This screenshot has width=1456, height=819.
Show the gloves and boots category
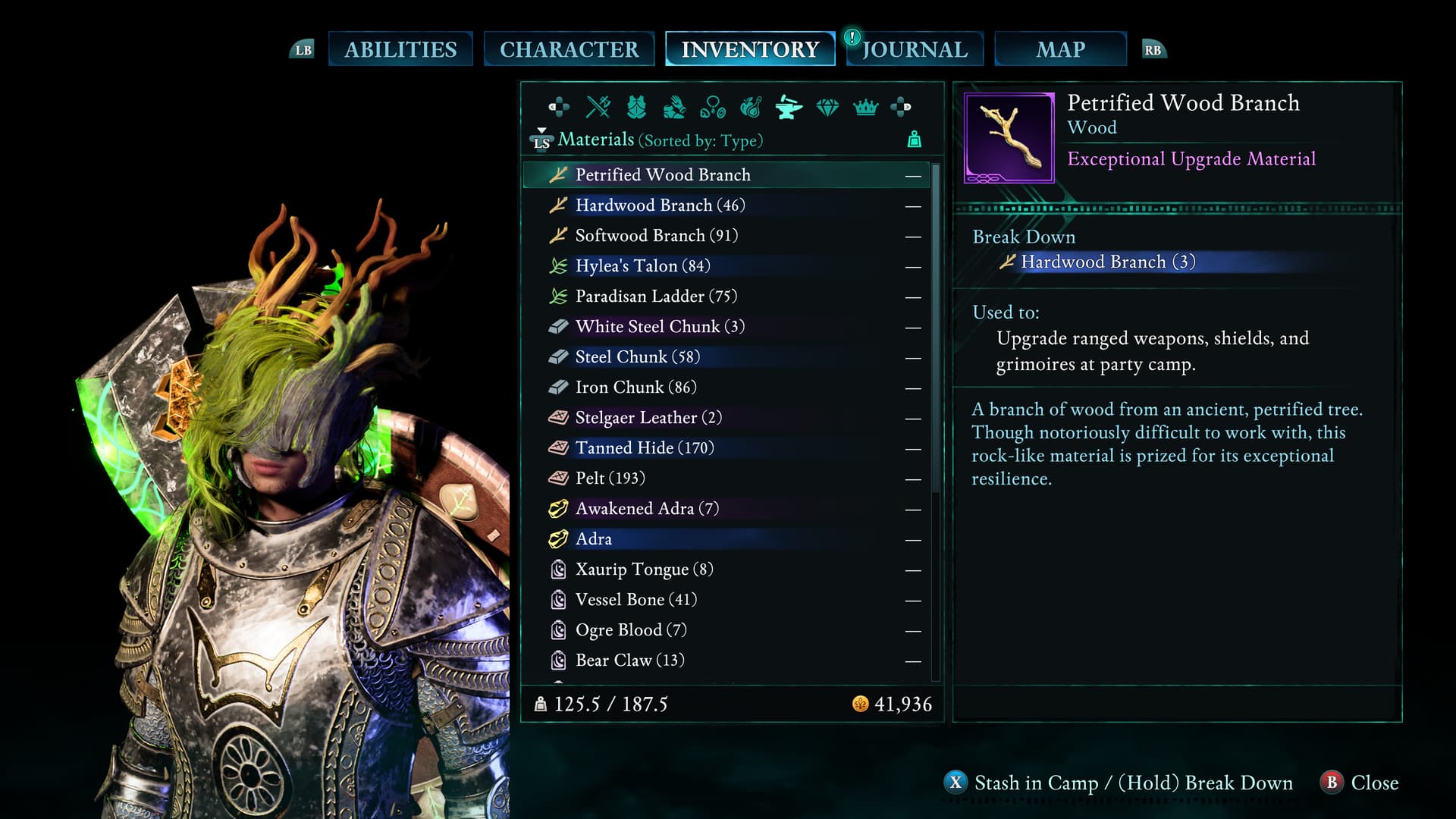pyautogui.click(x=674, y=107)
